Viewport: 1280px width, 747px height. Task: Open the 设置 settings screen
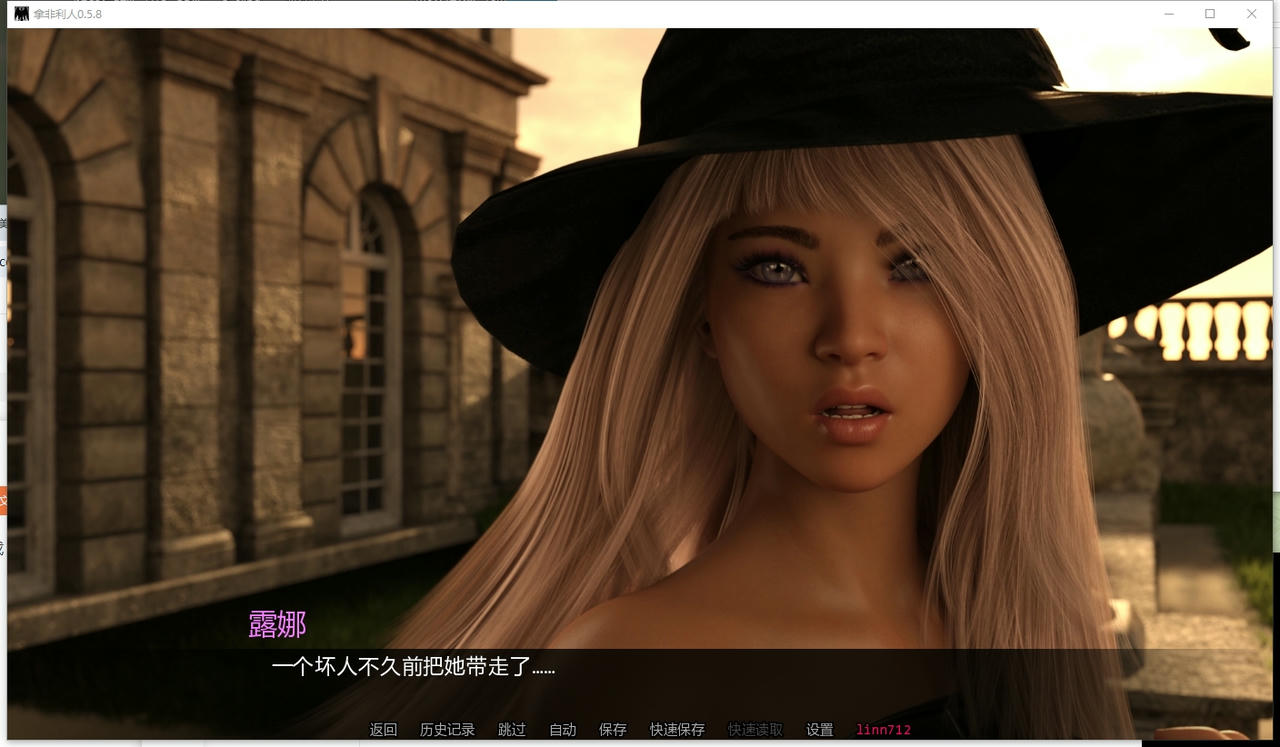pos(819,730)
